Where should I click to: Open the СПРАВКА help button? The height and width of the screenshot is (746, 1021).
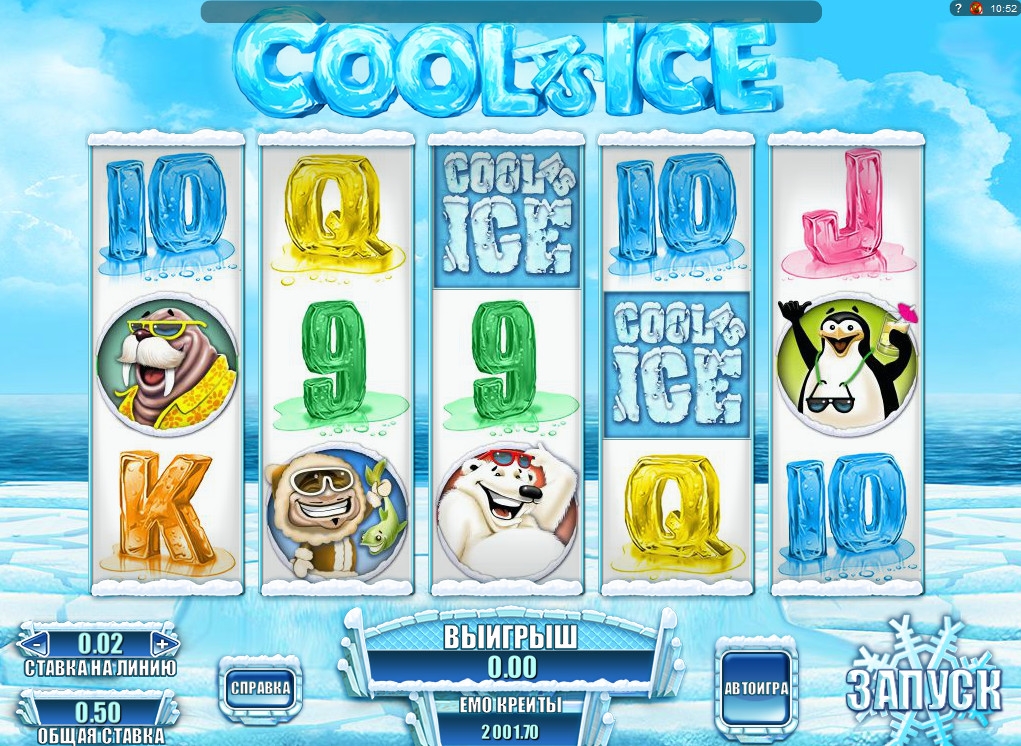[x=260, y=687]
